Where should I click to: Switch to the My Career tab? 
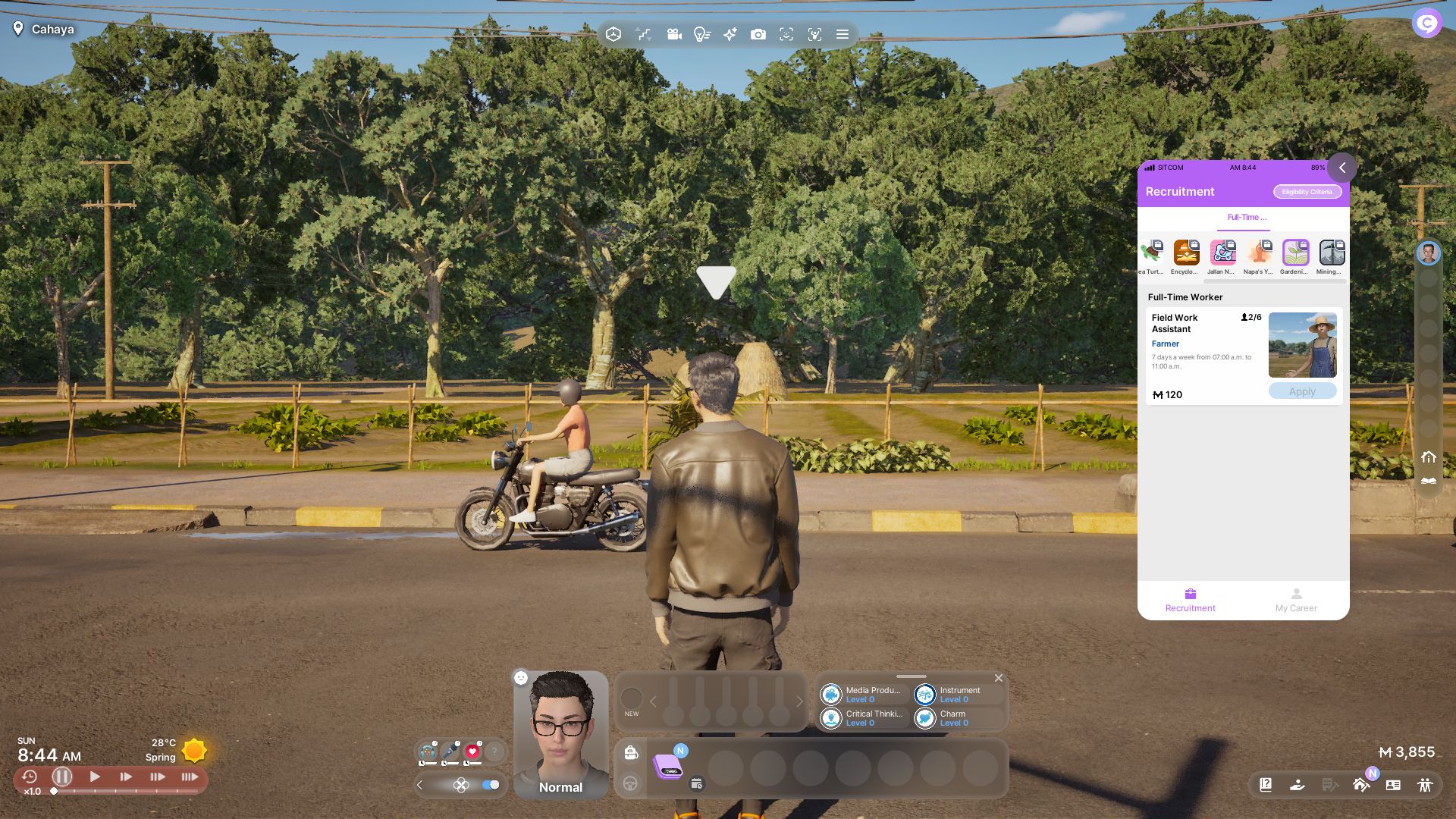[1295, 599]
